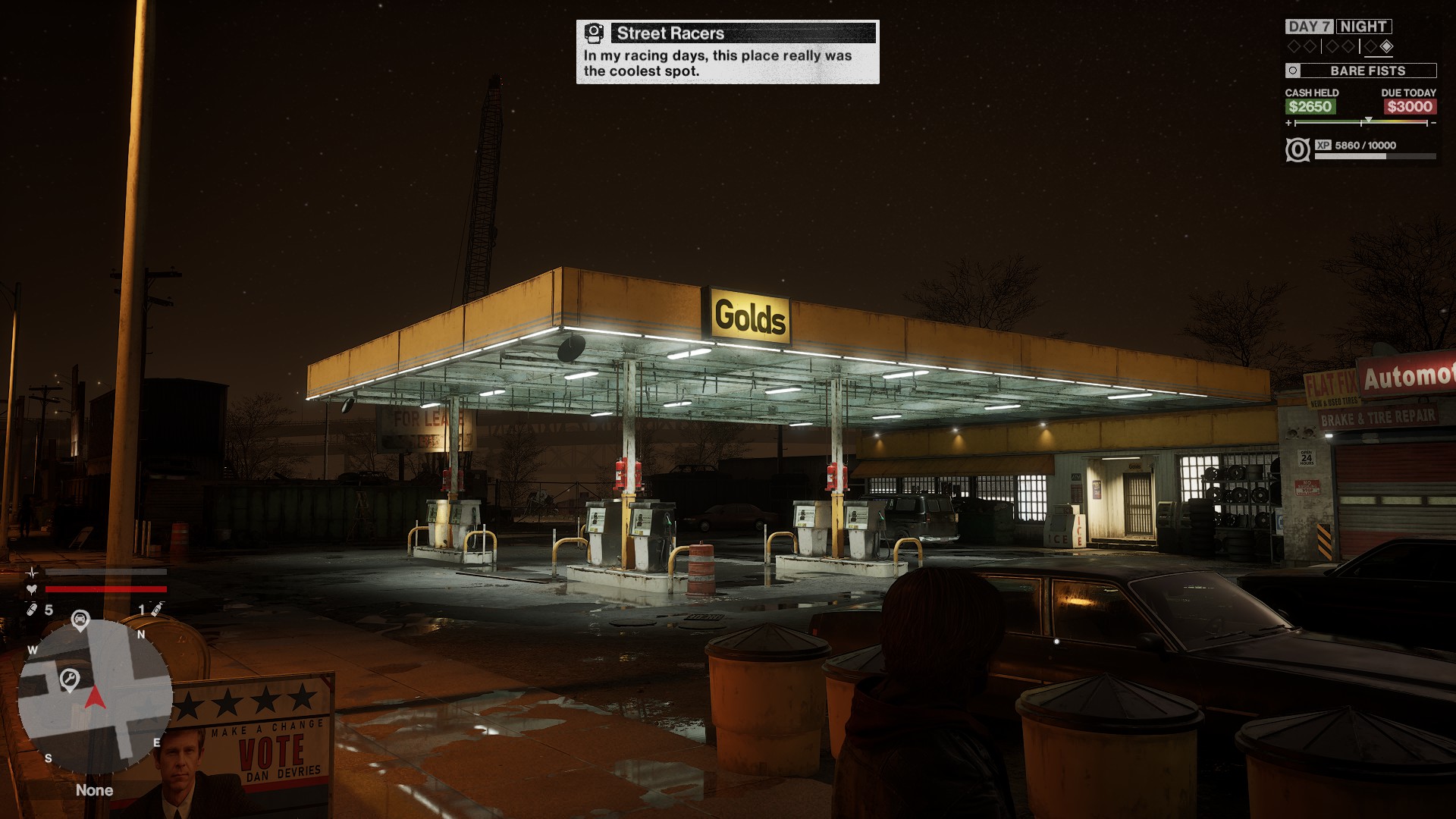Open the circular minimap

coord(95,696)
